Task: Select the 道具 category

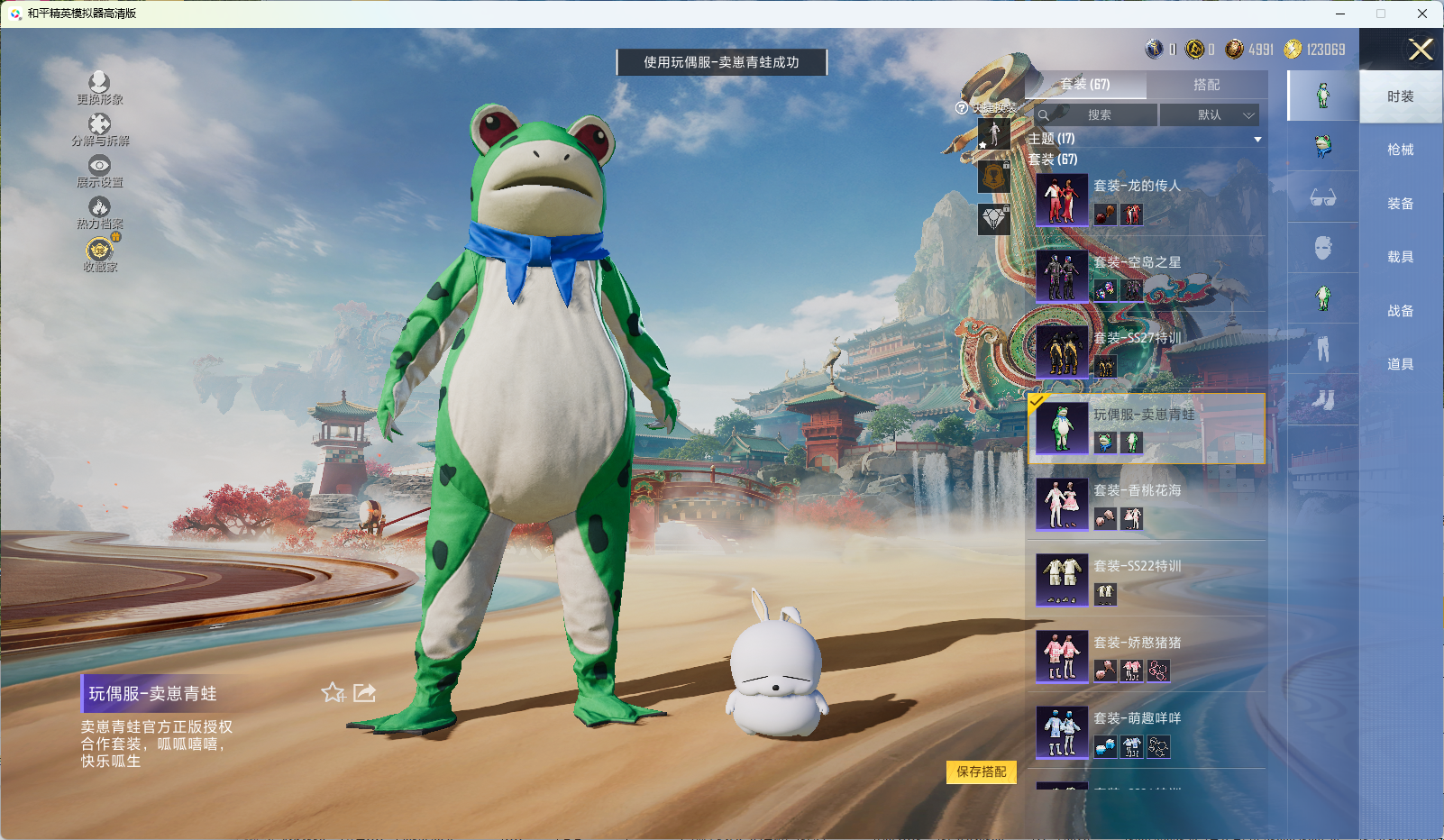Action: (1400, 364)
